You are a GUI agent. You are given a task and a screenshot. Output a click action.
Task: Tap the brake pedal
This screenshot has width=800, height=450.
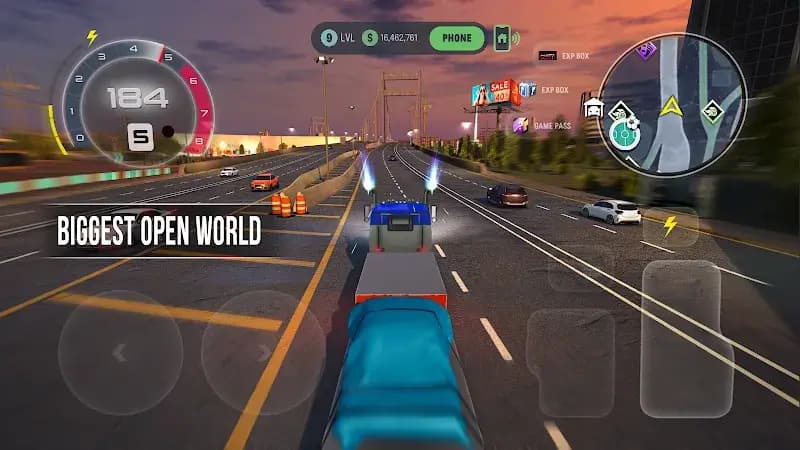tap(570, 361)
